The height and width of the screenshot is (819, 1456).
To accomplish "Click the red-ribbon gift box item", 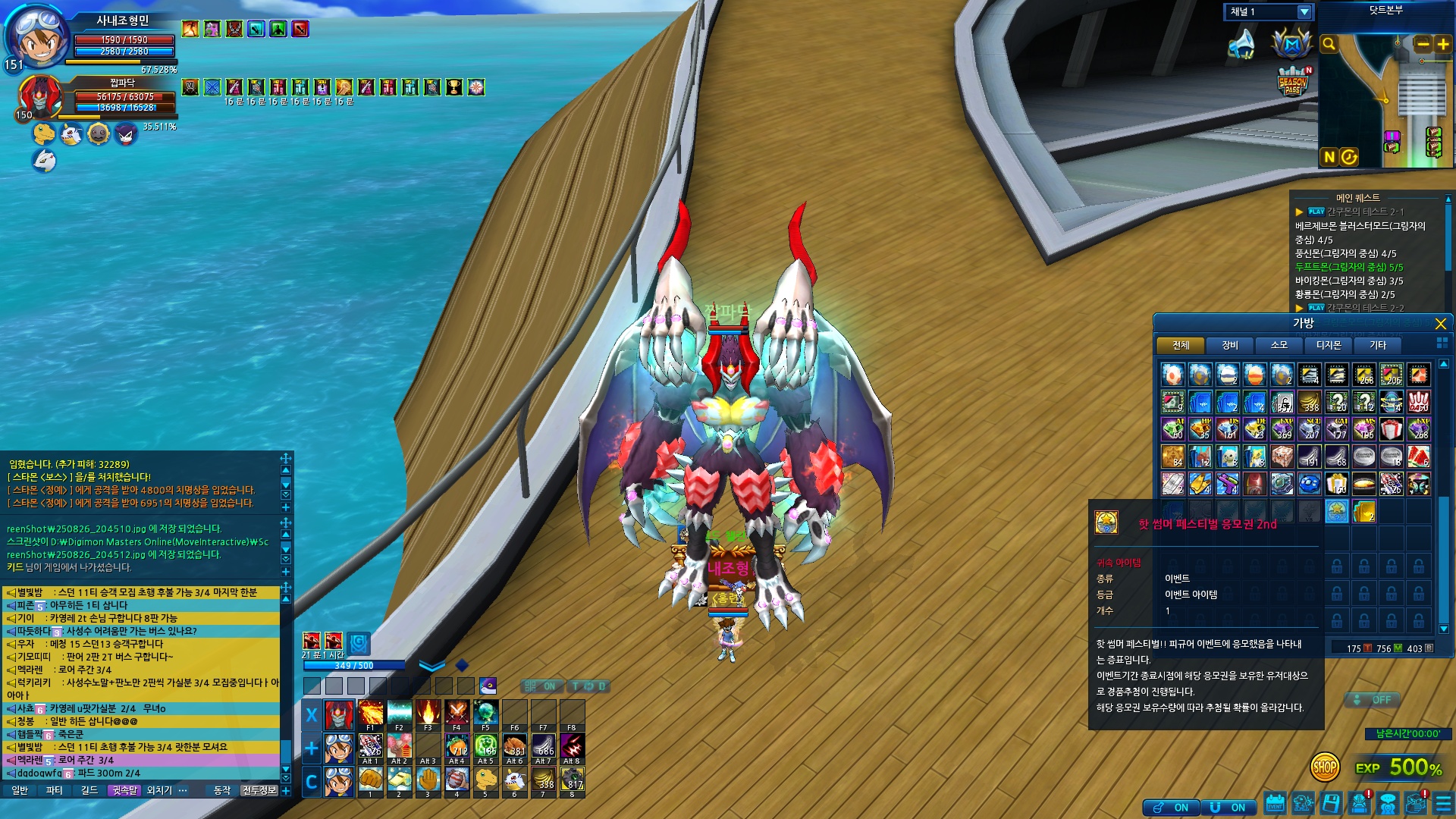I will [x=1391, y=429].
